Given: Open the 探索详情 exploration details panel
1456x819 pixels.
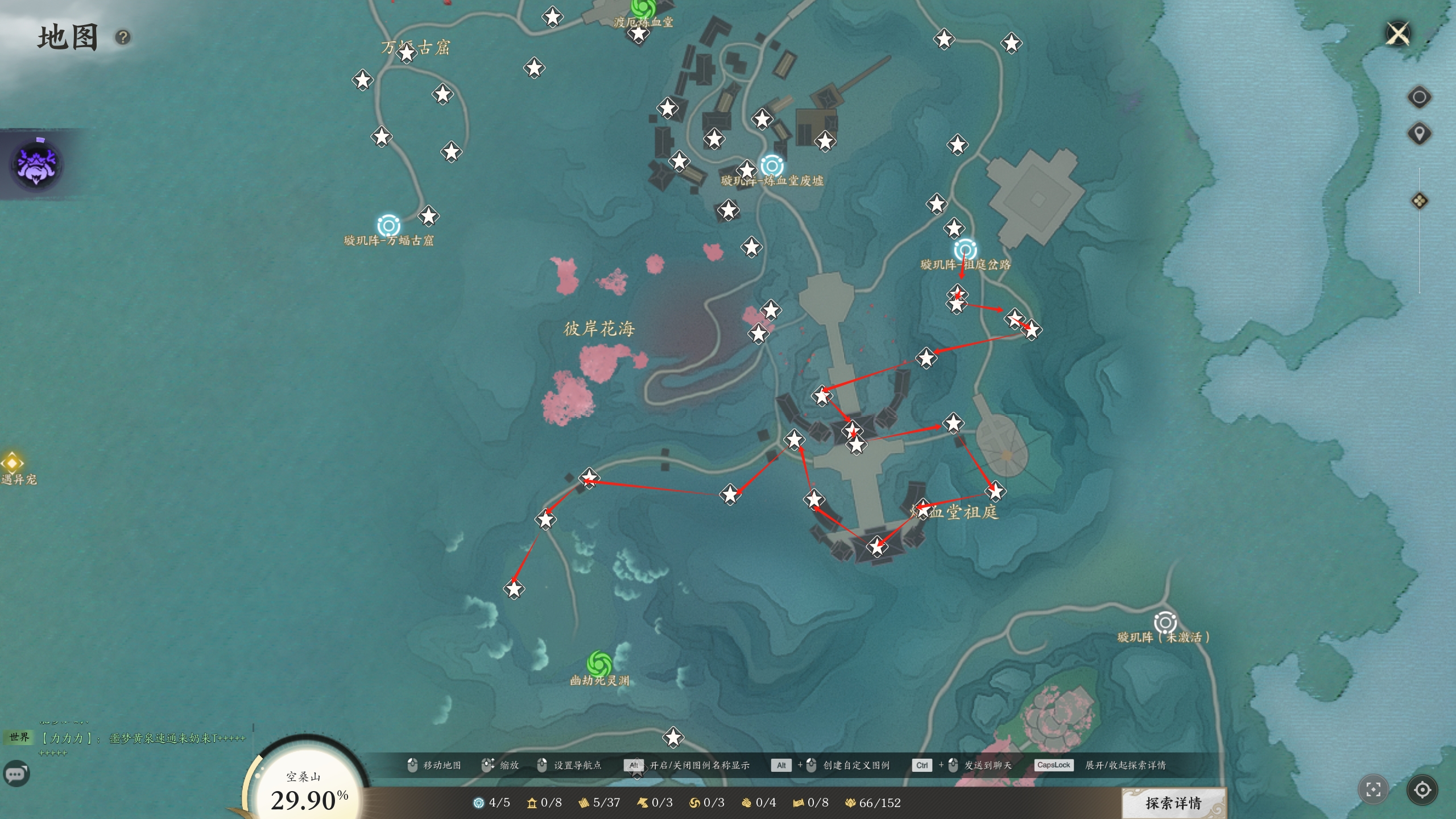Looking at the screenshot, I should (1173, 803).
